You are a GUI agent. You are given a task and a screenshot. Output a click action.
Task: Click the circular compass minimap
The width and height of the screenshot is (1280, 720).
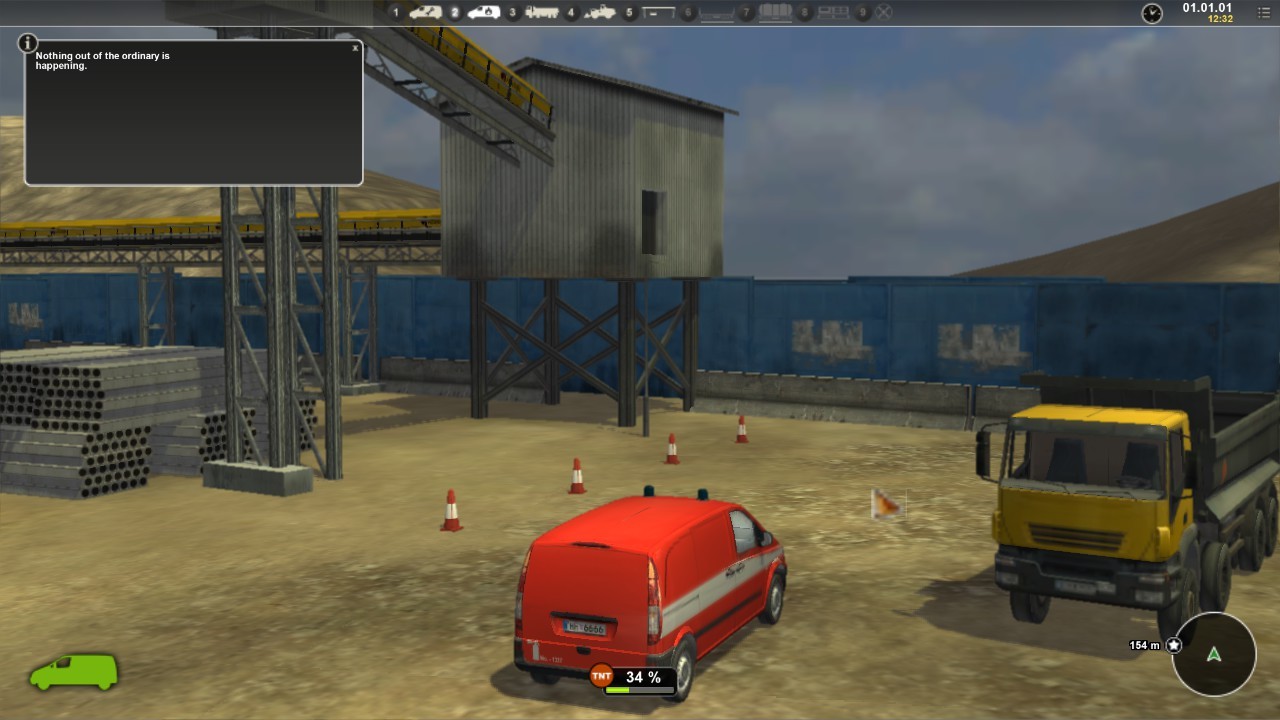[1213, 655]
